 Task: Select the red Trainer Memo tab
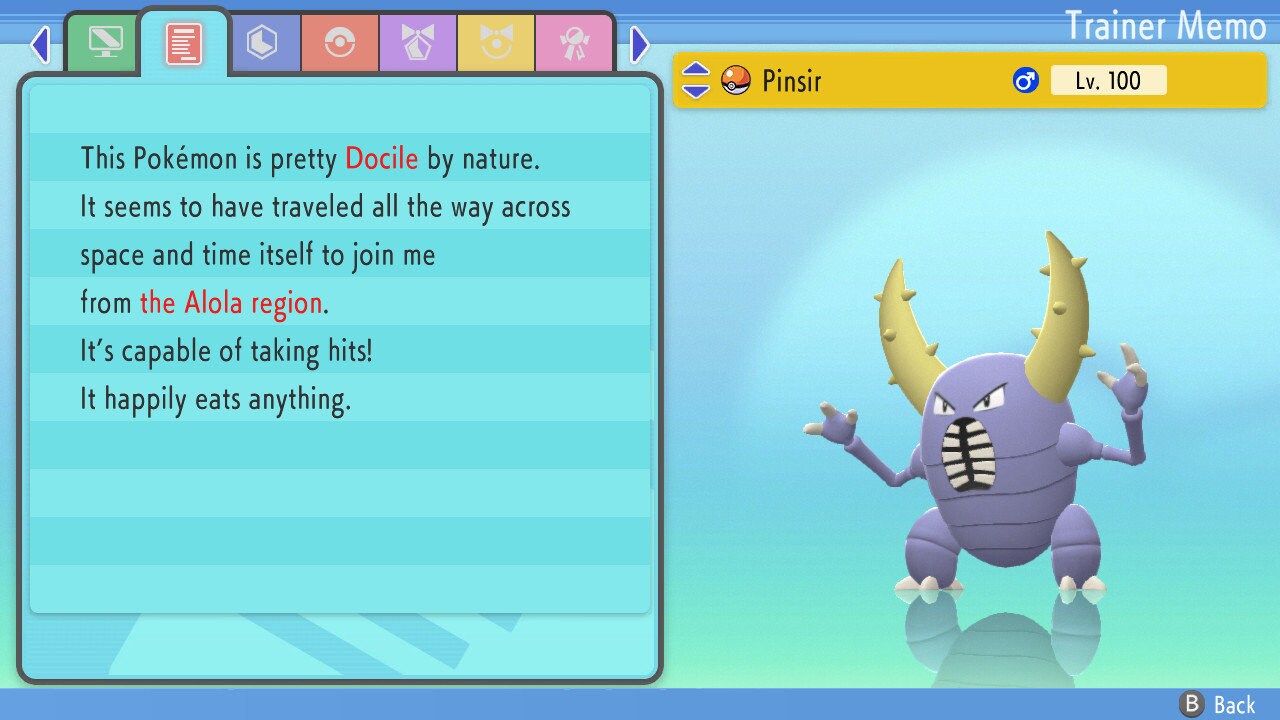(184, 43)
